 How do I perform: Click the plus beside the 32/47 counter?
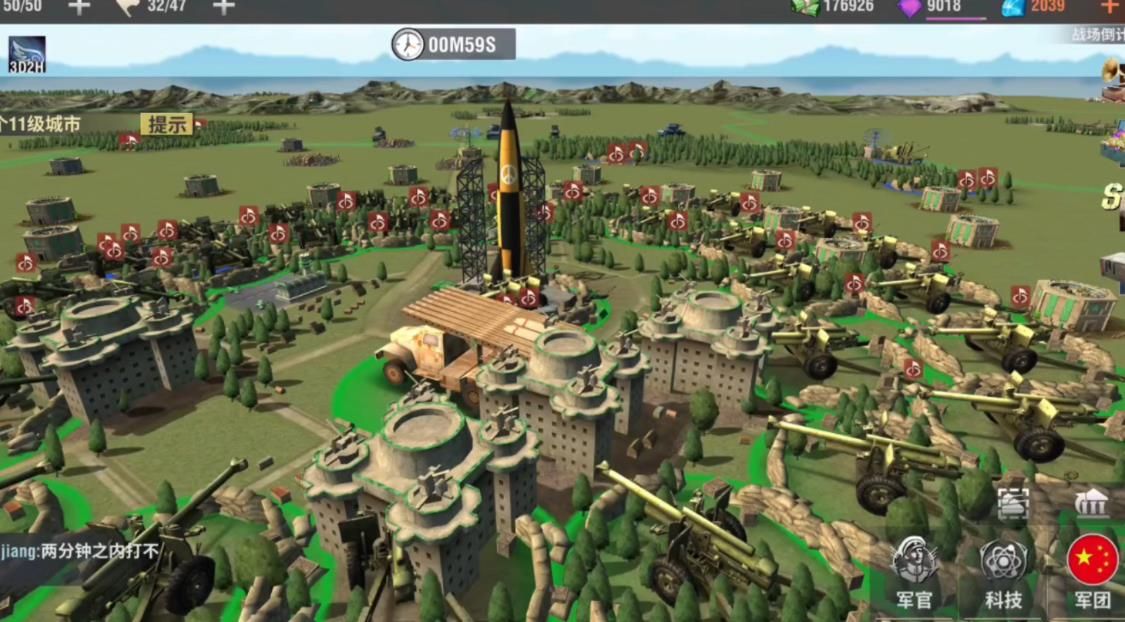(x=223, y=7)
